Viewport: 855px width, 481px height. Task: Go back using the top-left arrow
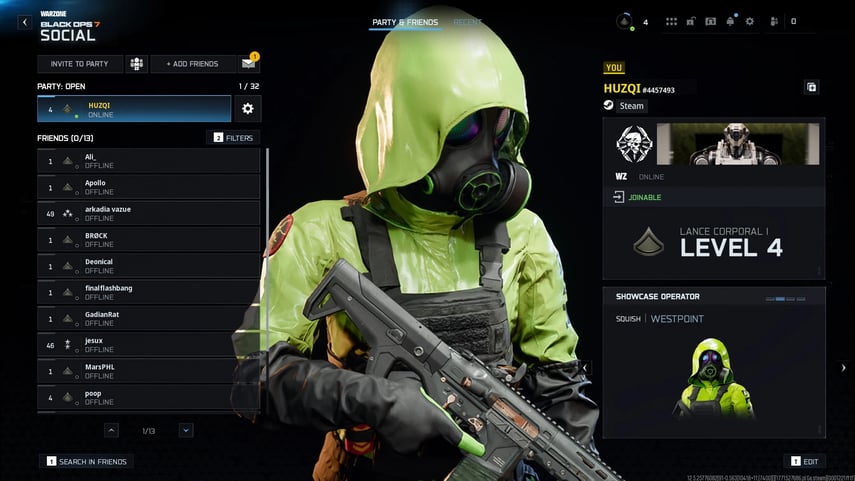(x=24, y=22)
